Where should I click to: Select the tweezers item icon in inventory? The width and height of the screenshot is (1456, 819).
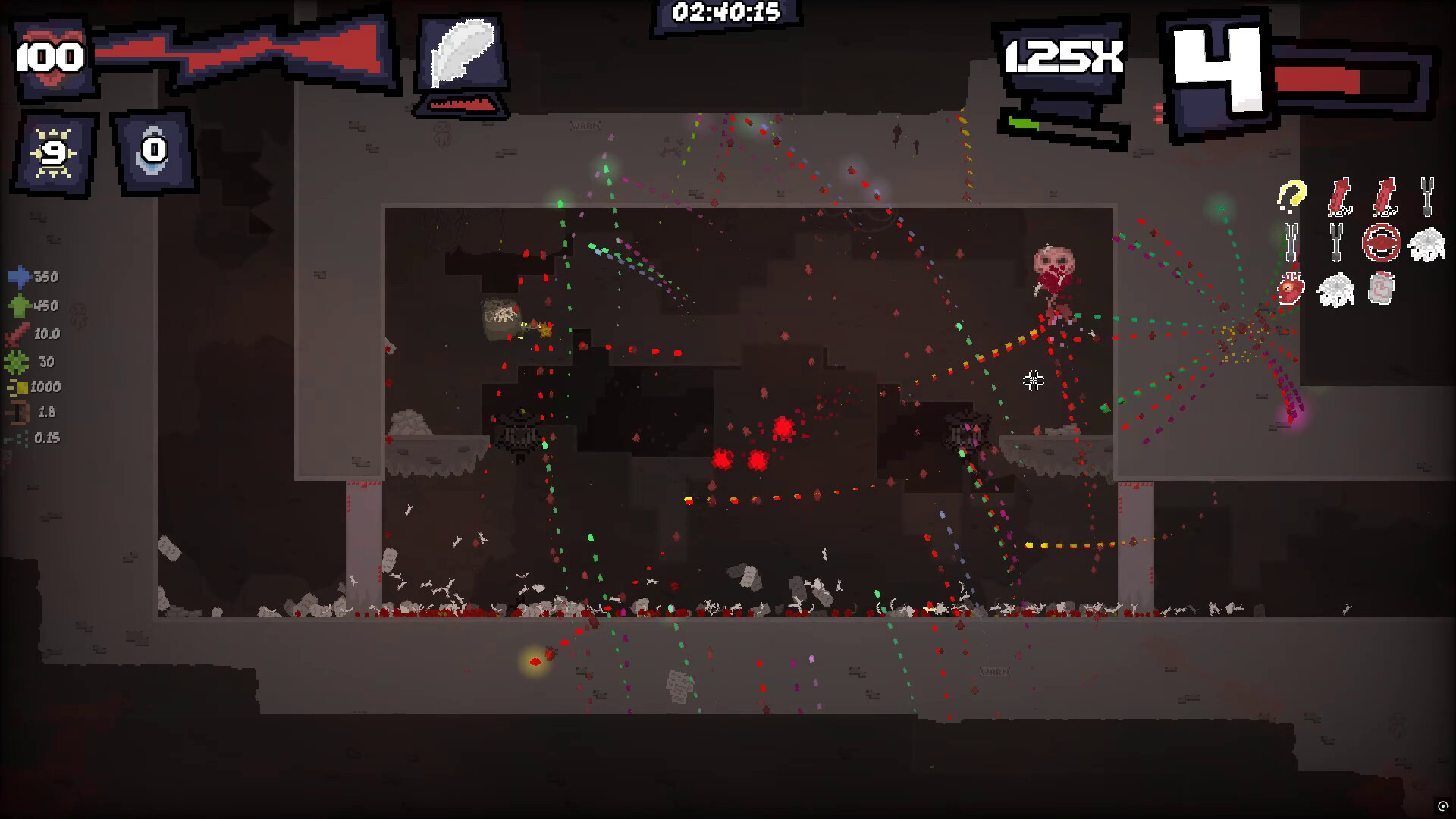pos(1428,196)
